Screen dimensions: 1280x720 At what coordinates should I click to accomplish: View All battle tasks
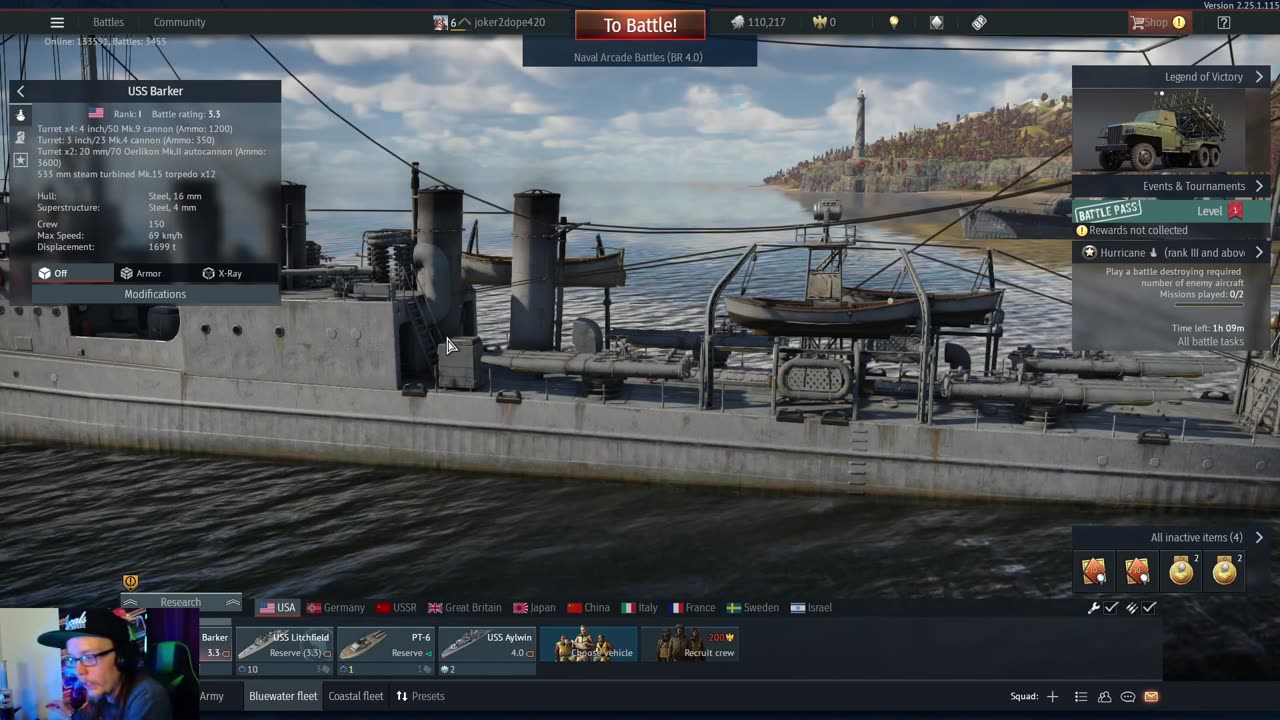[x=1210, y=342]
